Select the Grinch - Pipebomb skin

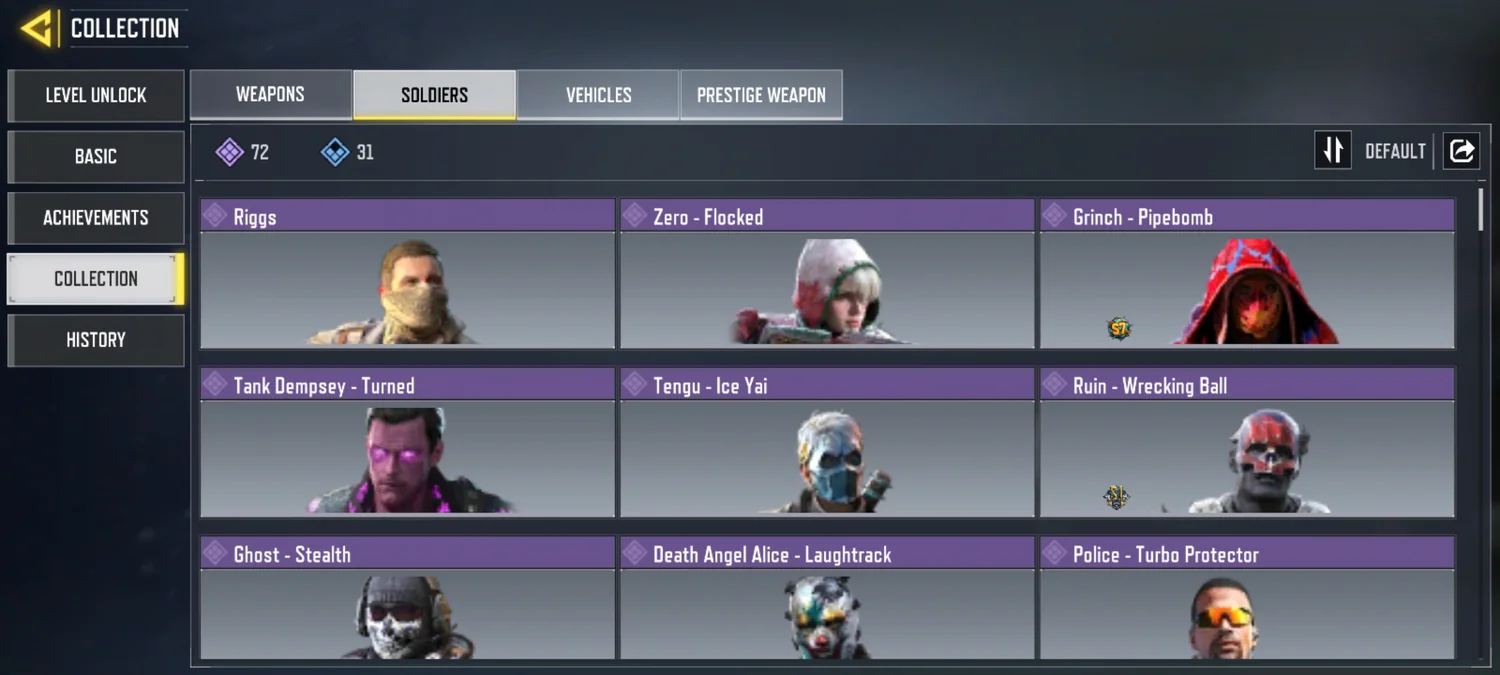[x=1247, y=274]
